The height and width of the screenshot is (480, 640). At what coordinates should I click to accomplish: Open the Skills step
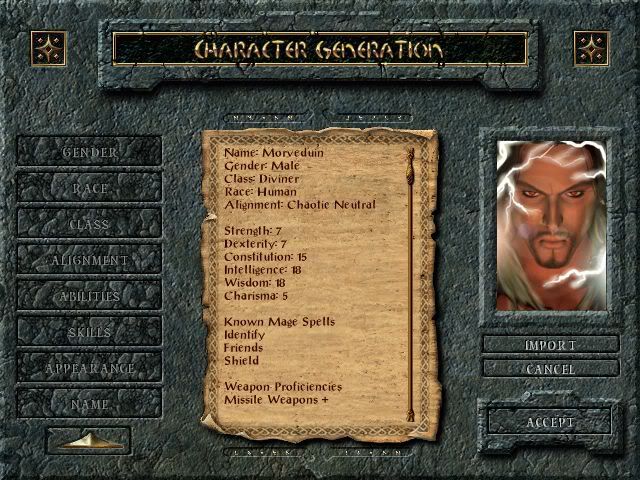[89, 332]
